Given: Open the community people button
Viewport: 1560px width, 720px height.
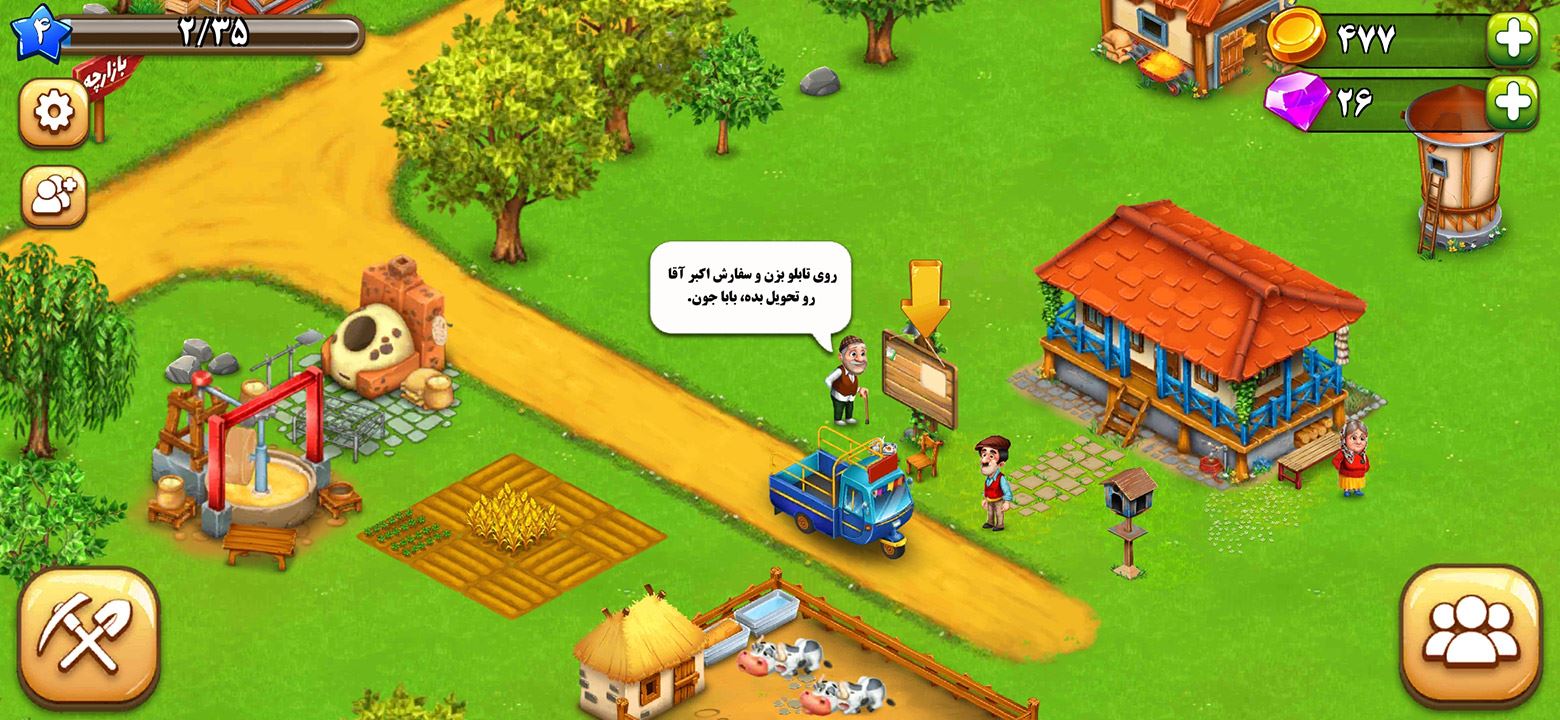Looking at the screenshot, I should [x=1470, y=636].
